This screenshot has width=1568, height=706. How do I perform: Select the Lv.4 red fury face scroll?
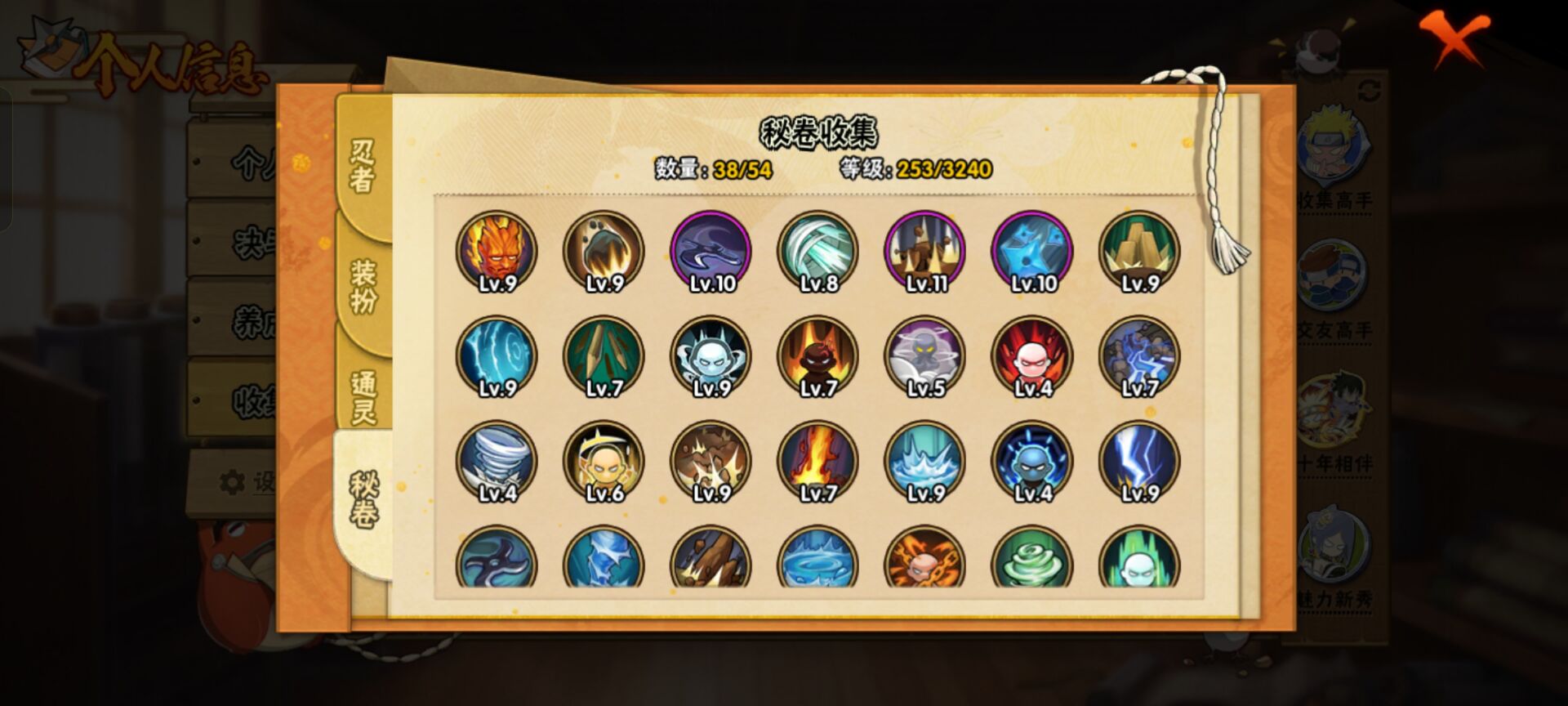pyautogui.click(x=1030, y=357)
